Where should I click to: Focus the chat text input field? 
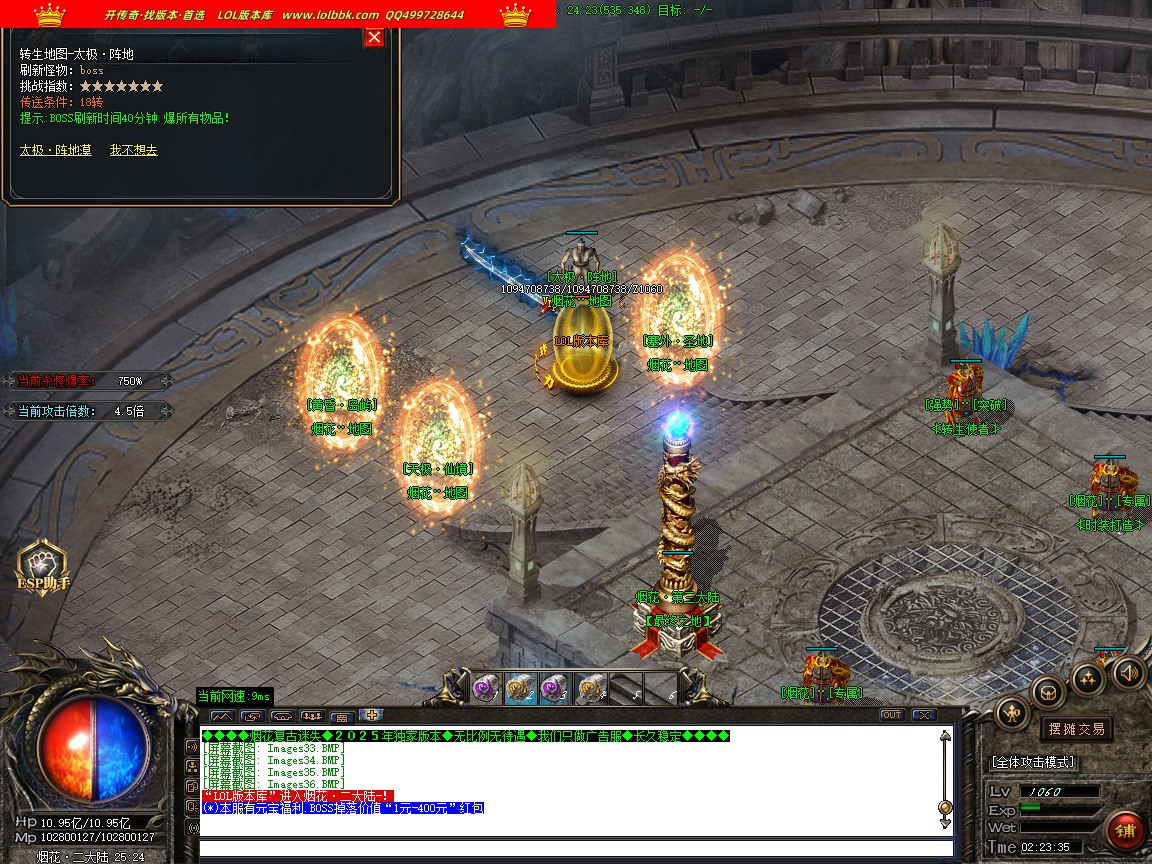click(570, 849)
